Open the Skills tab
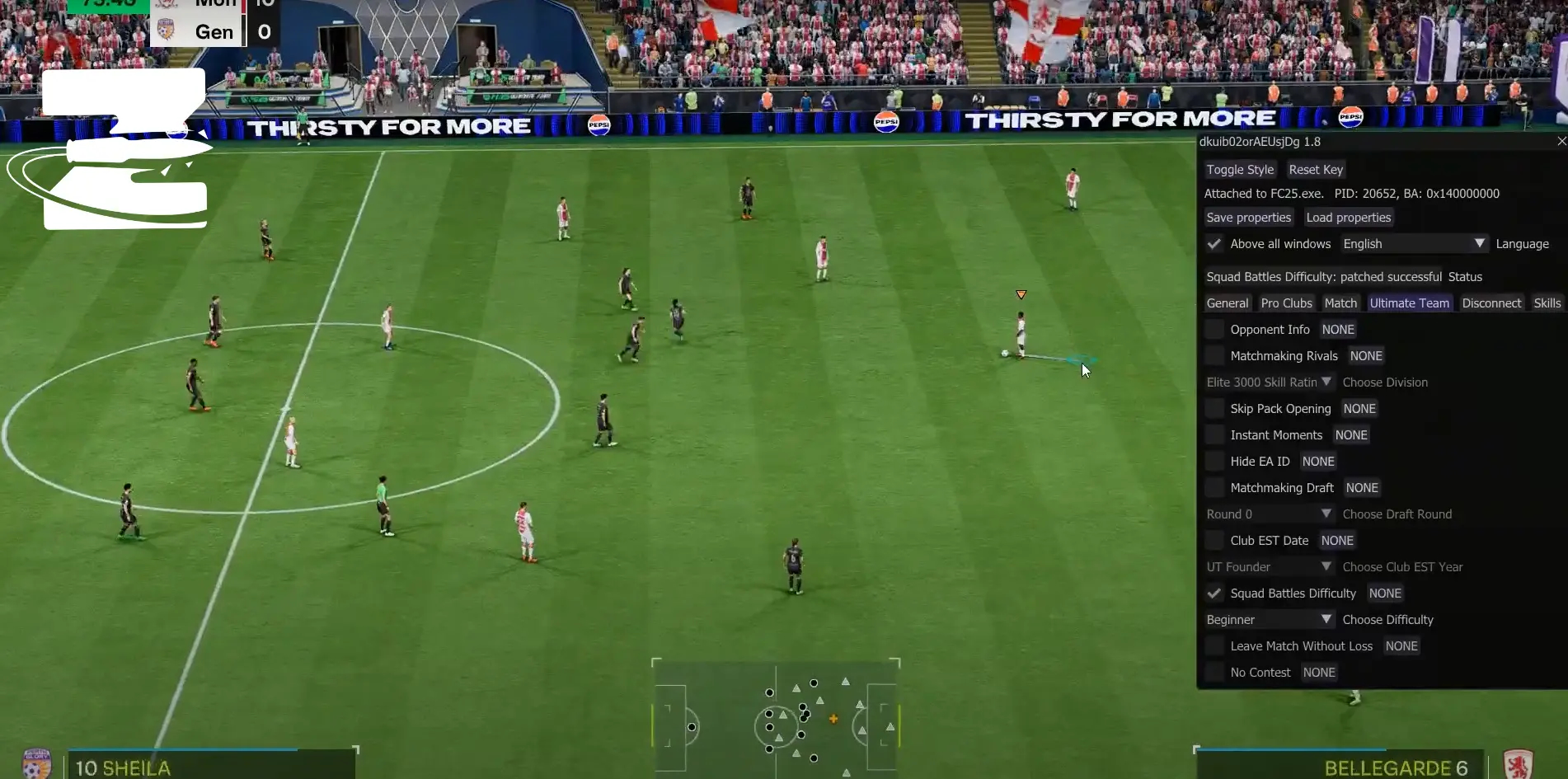The image size is (1568, 779). 1547,303
